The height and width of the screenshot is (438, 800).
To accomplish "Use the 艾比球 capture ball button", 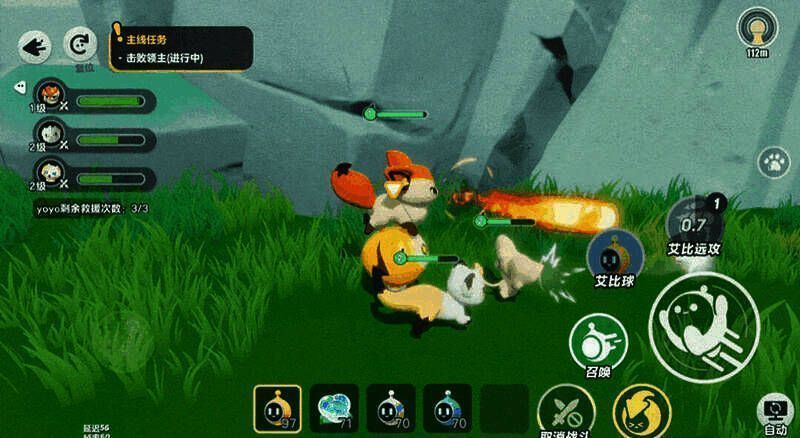I will click(x=614, y=255).
